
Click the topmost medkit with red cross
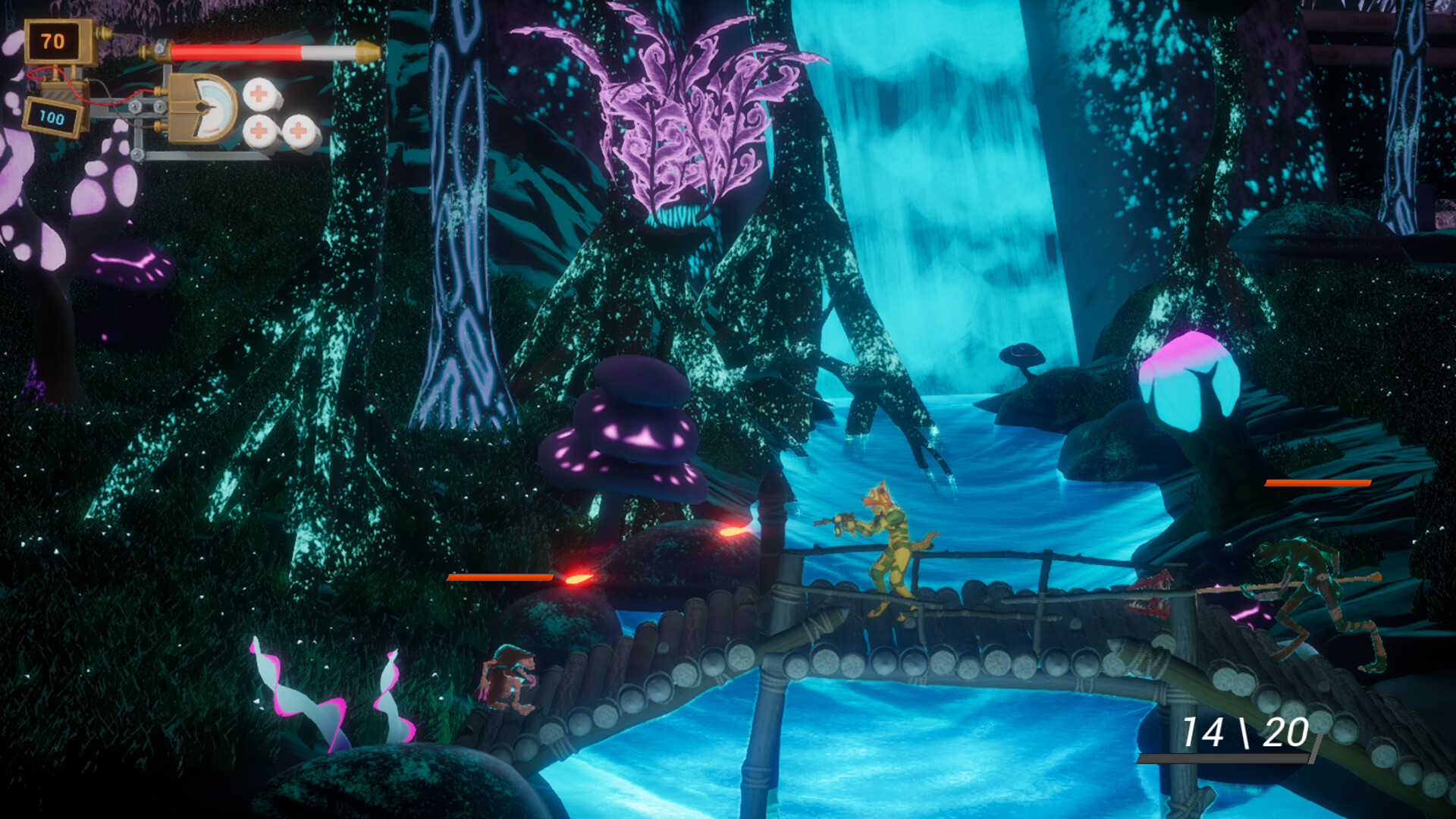tap(260, 95)
